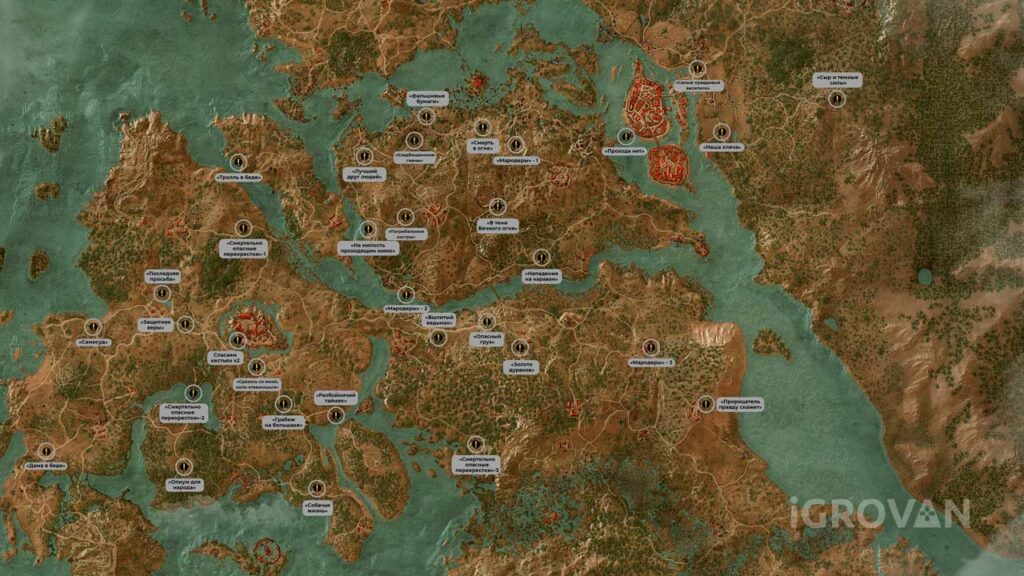Click the iGROVAN watermark logo
Viewport: 1024px width, 576px height.
pyautogui.click(x=879, y=513)
